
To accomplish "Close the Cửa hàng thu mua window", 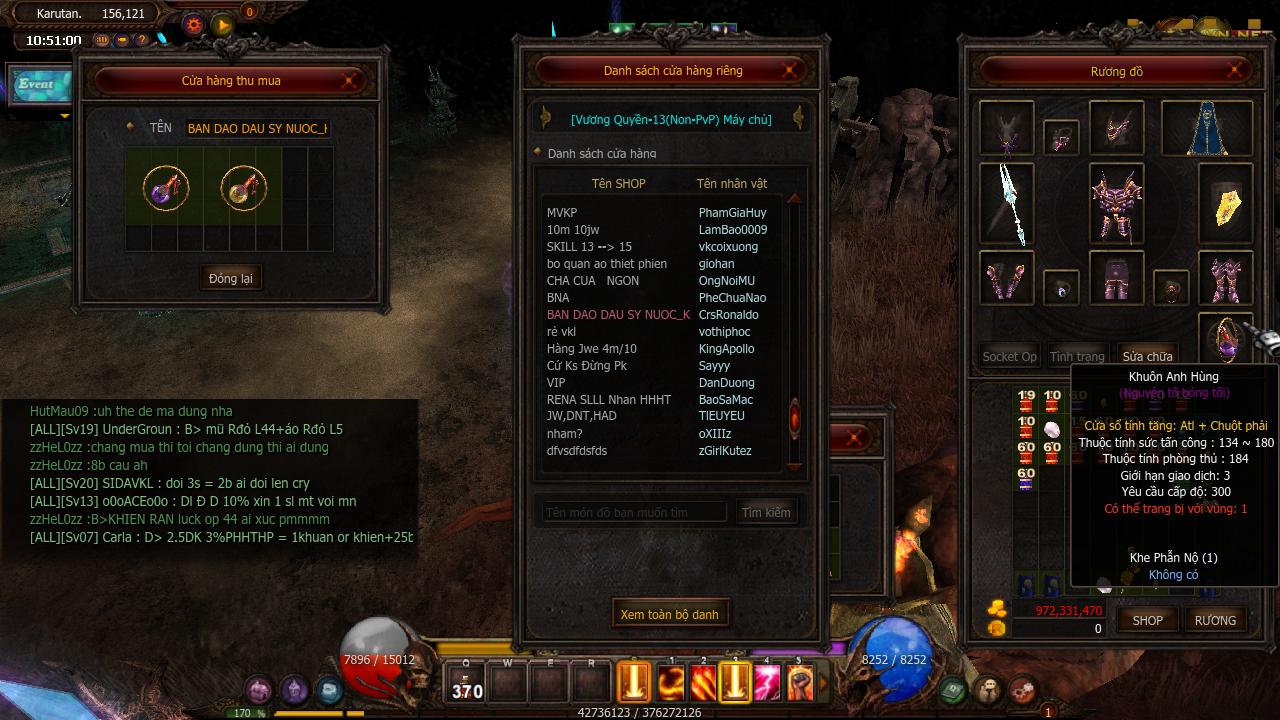I will click(351, 80).
